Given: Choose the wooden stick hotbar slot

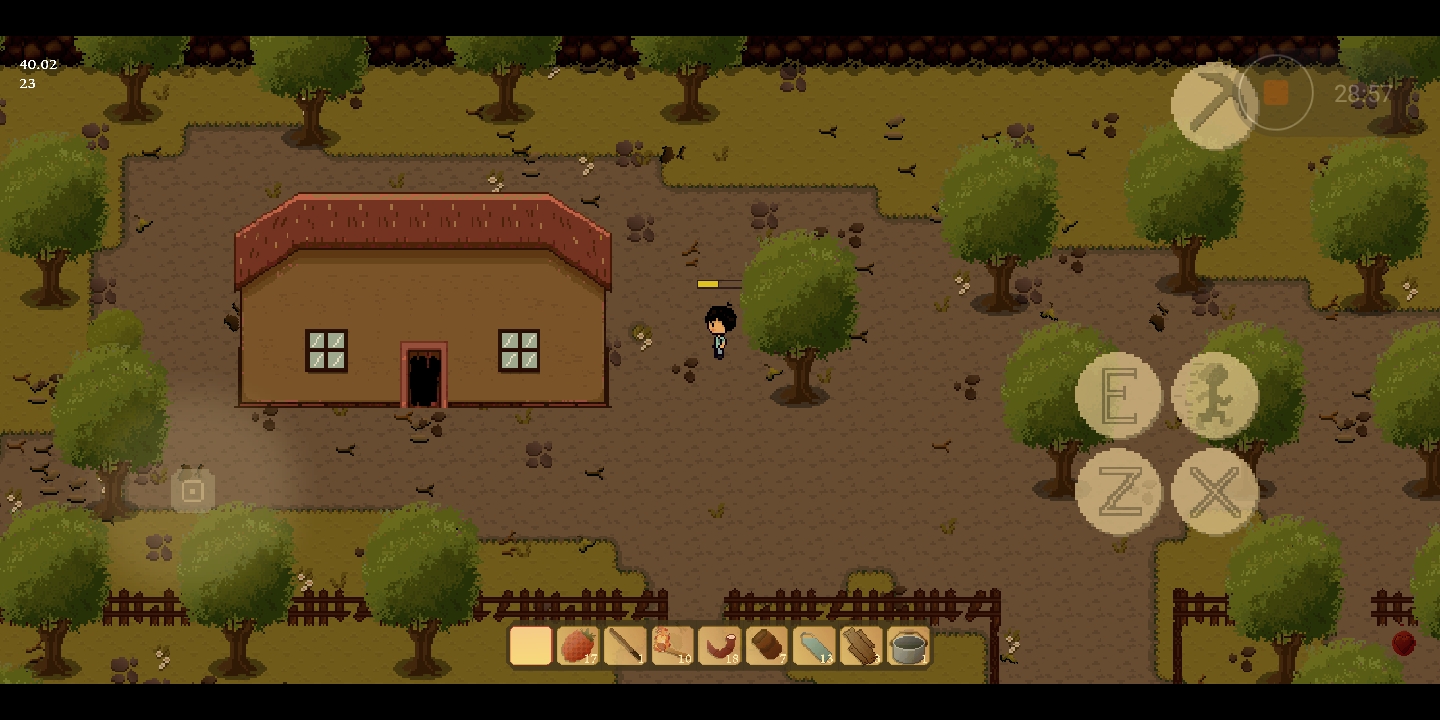Looking at the screenshot, I should 625,646.
